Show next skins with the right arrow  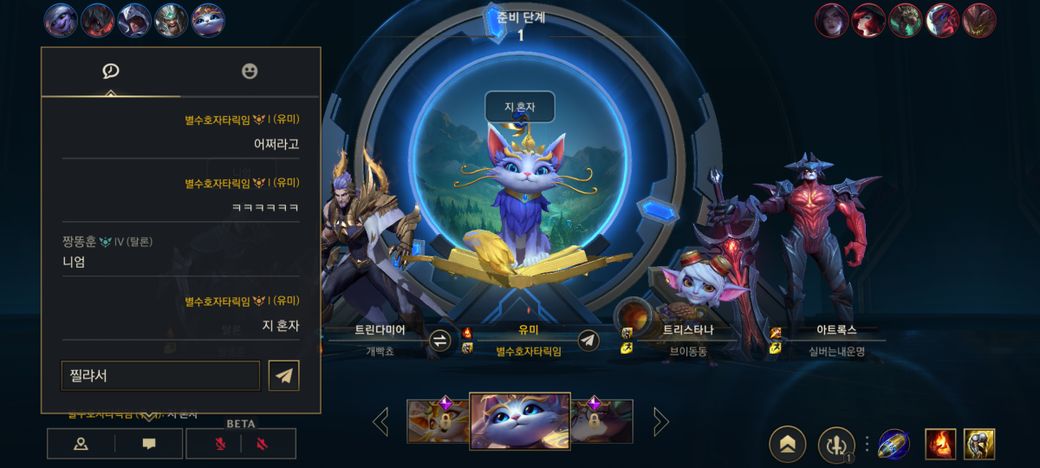tap(660, 421)
